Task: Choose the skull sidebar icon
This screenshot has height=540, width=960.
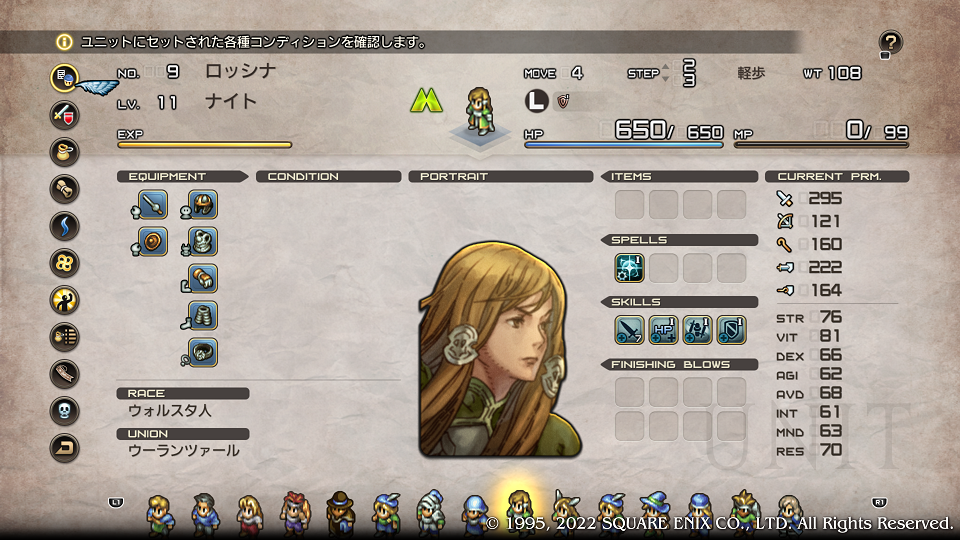Action: point(65,411)
